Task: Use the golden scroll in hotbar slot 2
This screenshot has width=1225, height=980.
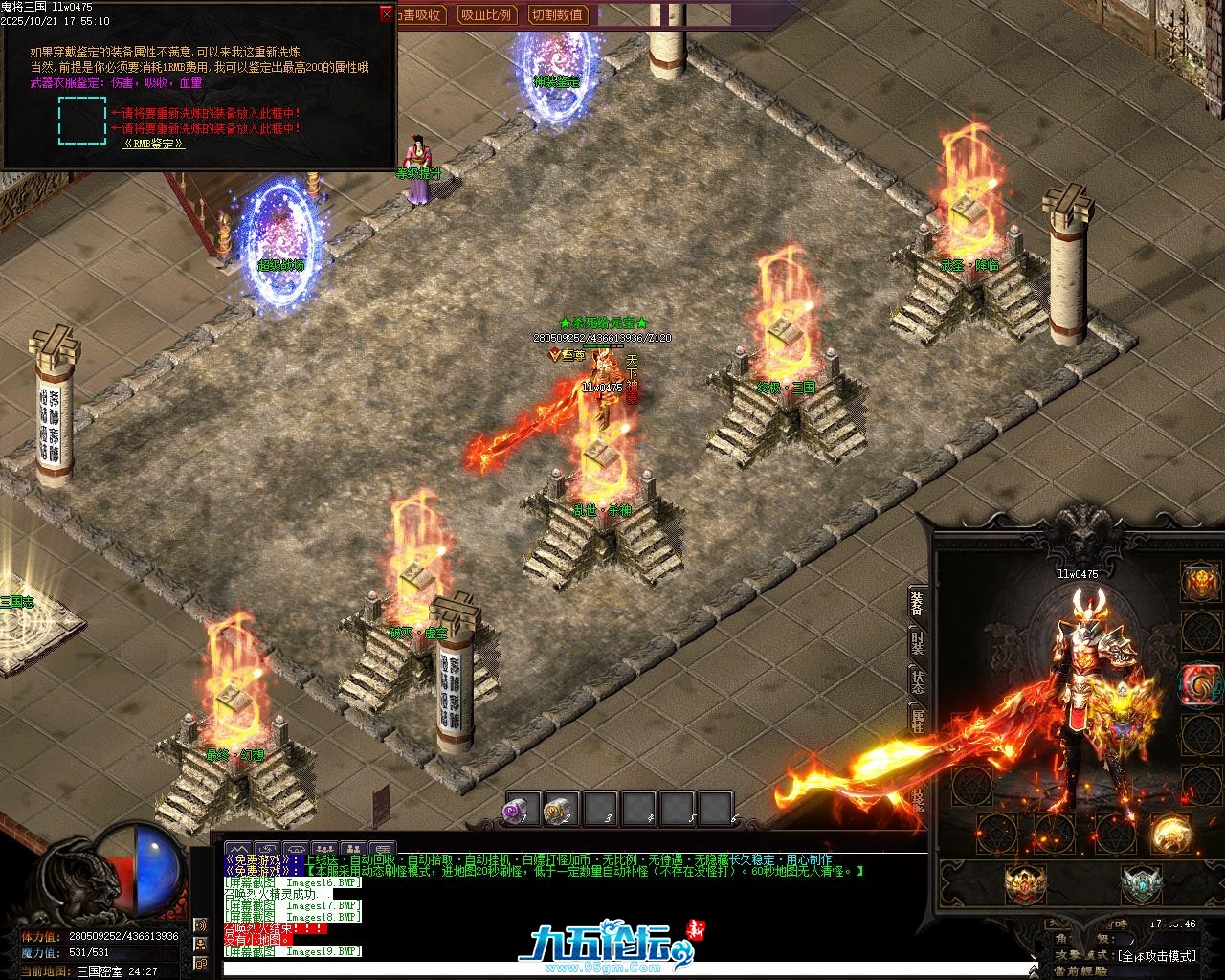Action: (557, 810)
